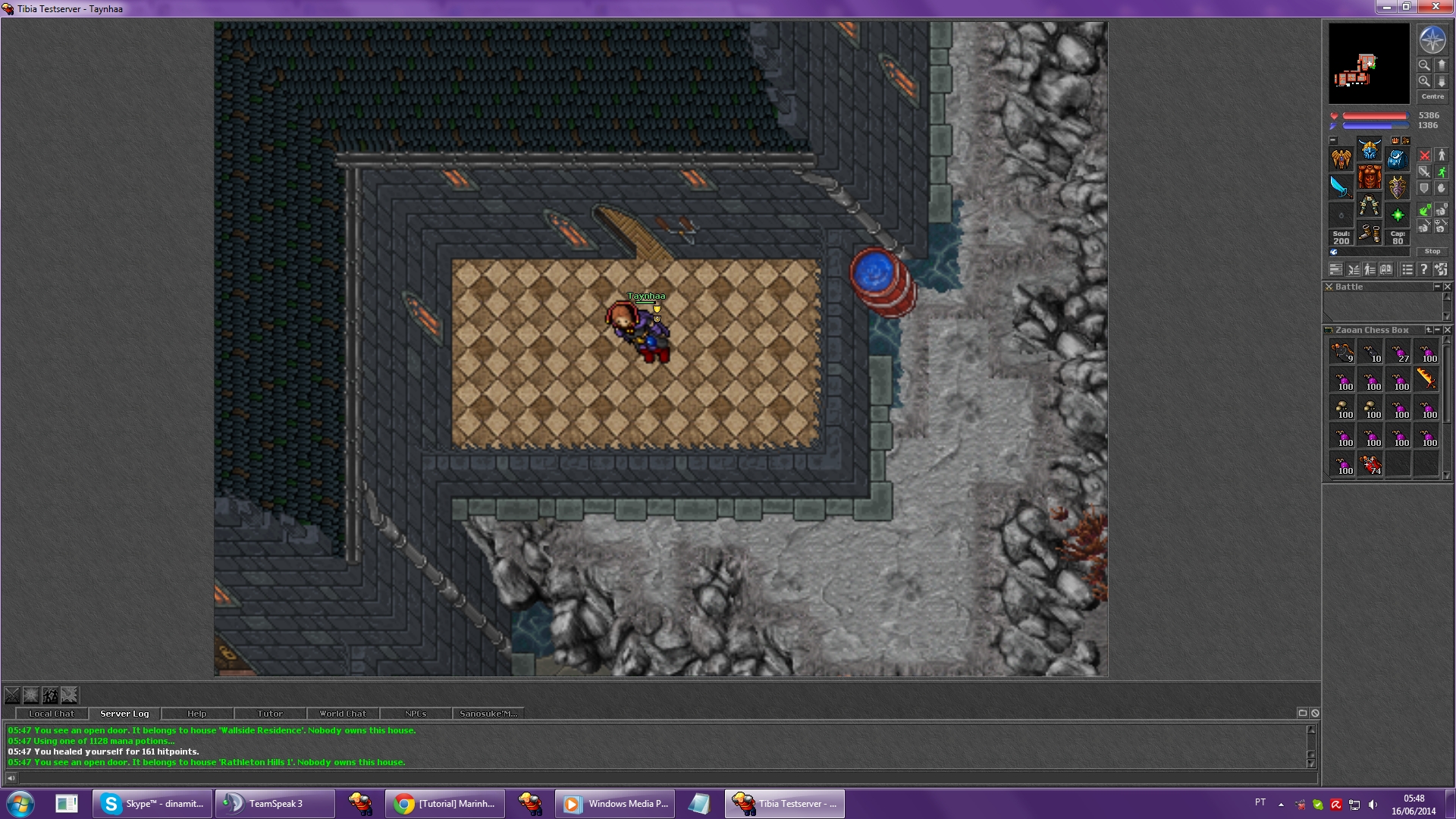Minimize the Battle panel
The image size is (1456, 819).
pyautogui.click(x=1436, y=287)
